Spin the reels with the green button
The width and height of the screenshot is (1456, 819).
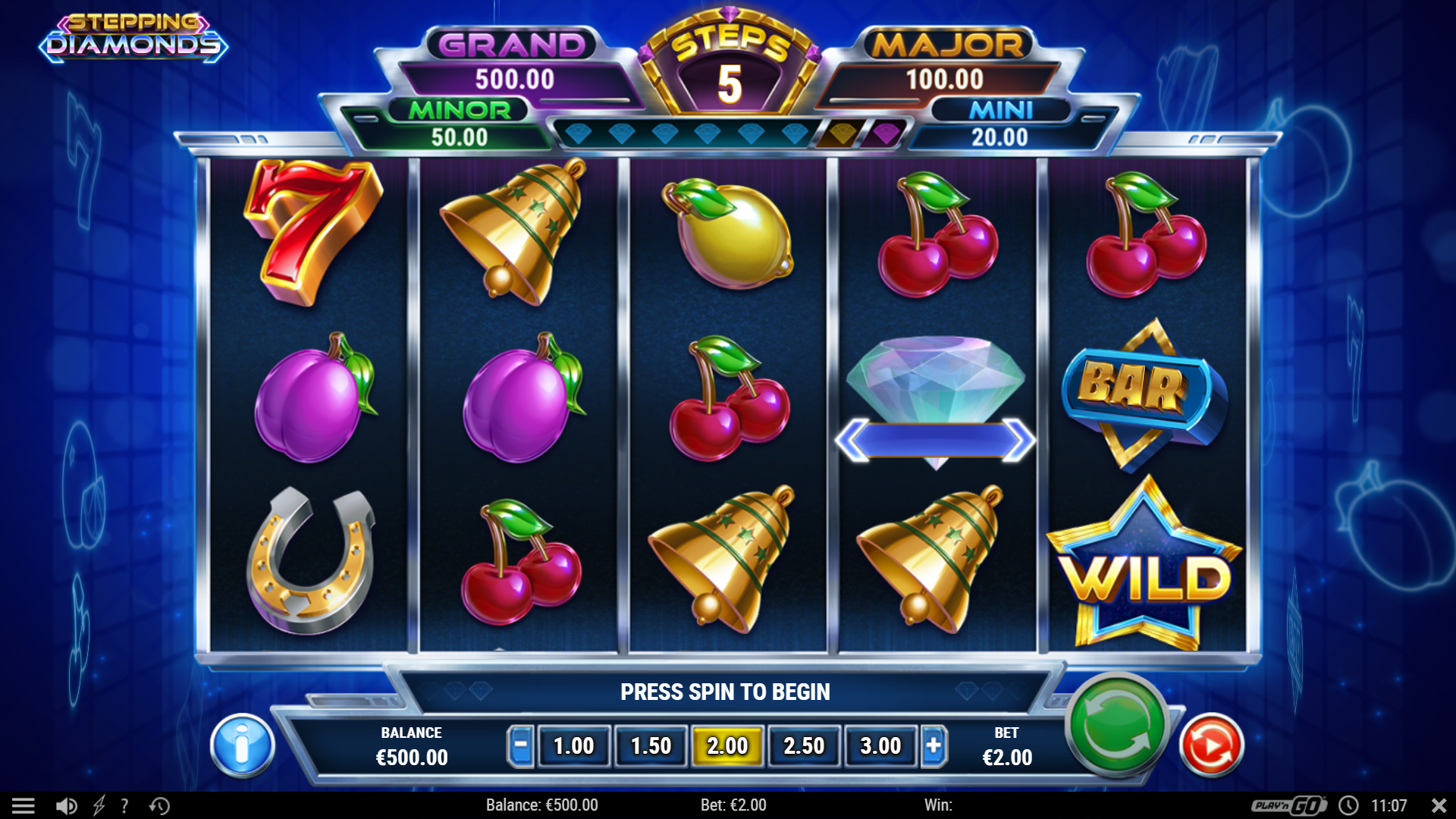point(1116,724)
